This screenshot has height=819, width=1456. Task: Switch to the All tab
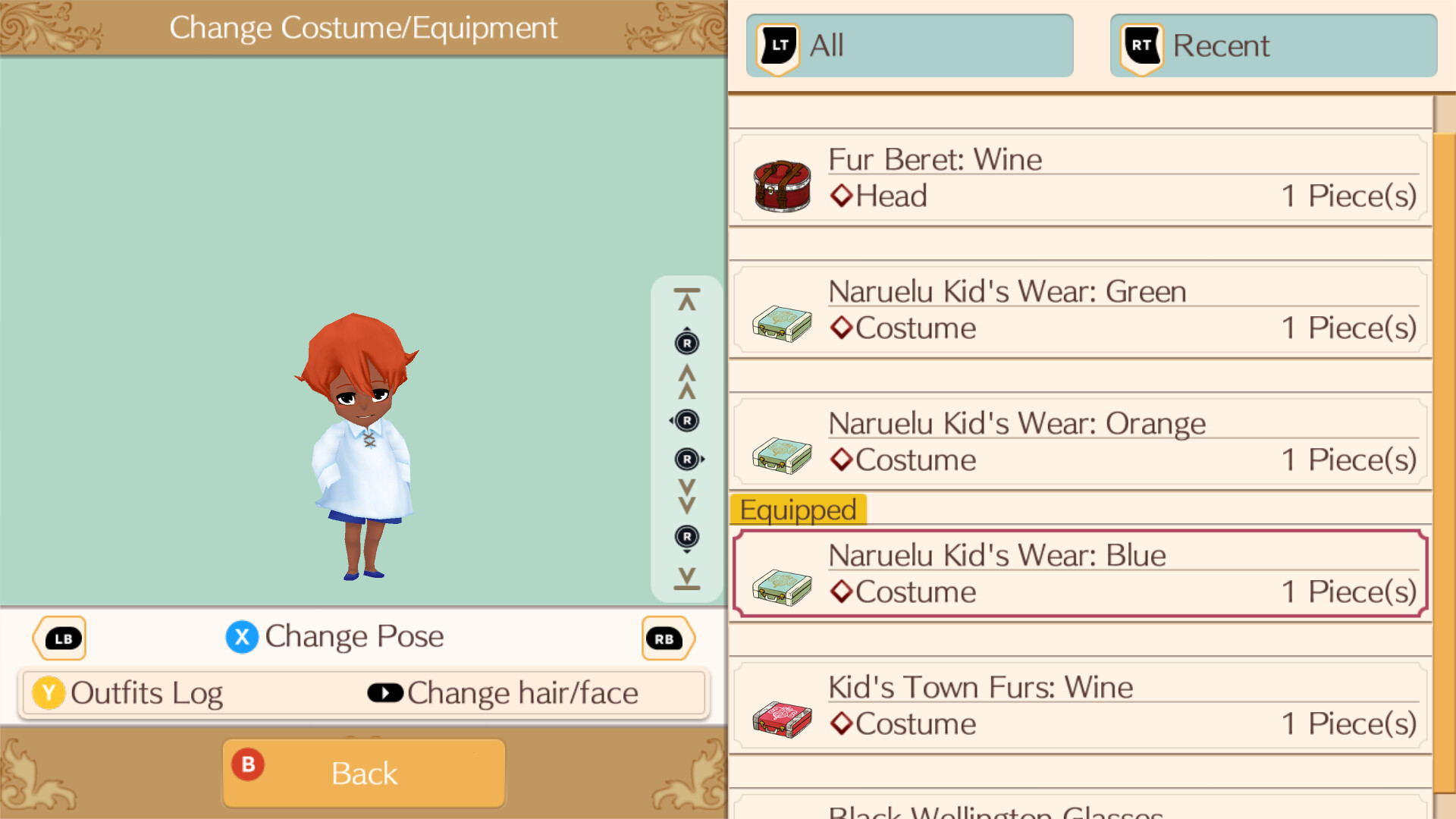click(x=908, y=45)
